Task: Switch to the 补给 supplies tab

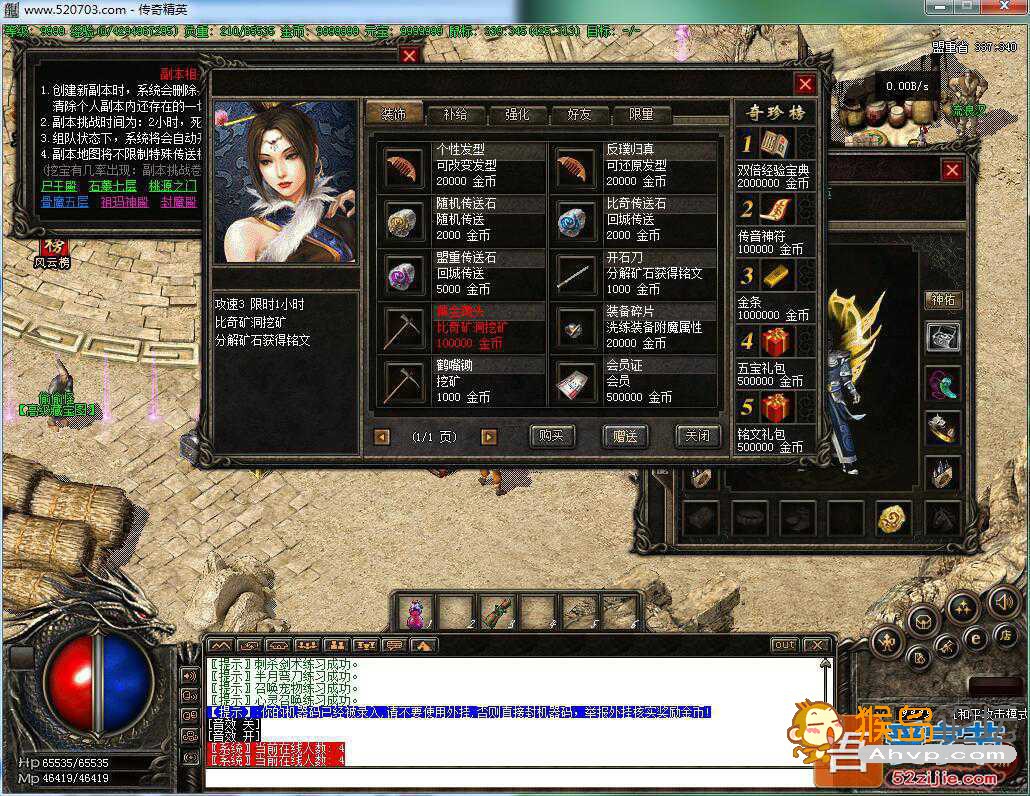Action: (x=455, y=114)
